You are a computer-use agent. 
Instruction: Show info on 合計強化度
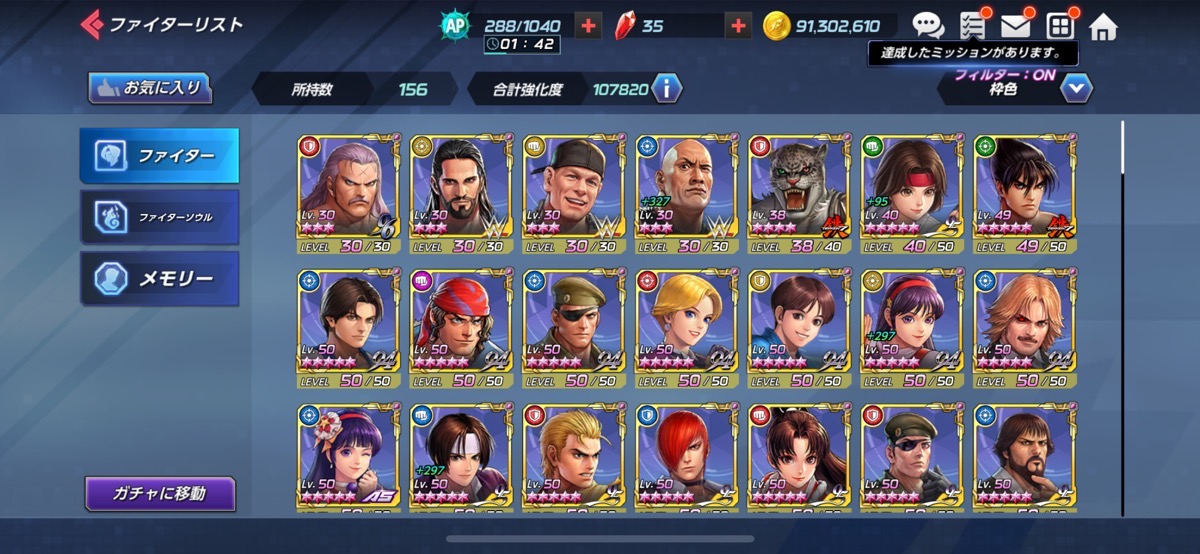[666, 89]
